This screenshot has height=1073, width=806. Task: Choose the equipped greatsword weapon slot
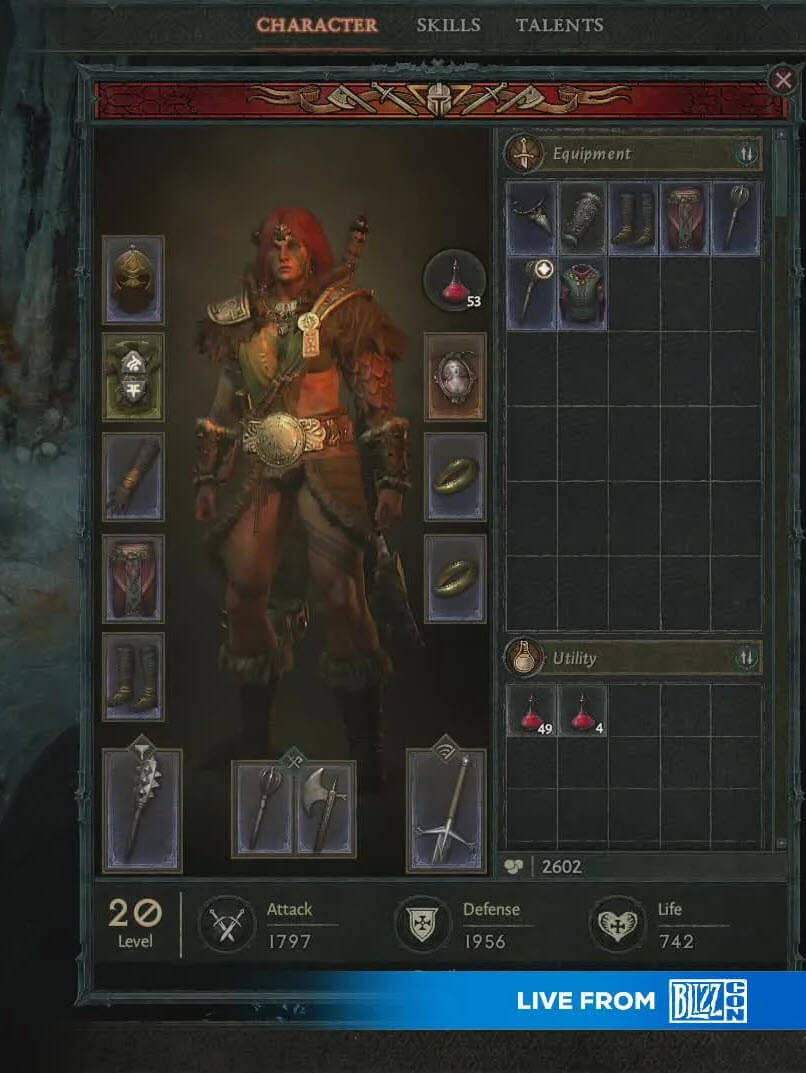click(445, 808)
